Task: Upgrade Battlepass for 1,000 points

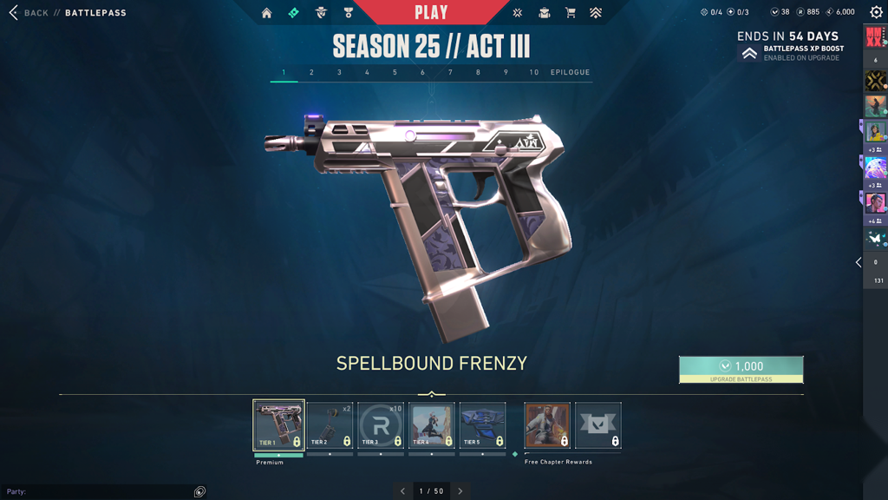Action: 741,369
